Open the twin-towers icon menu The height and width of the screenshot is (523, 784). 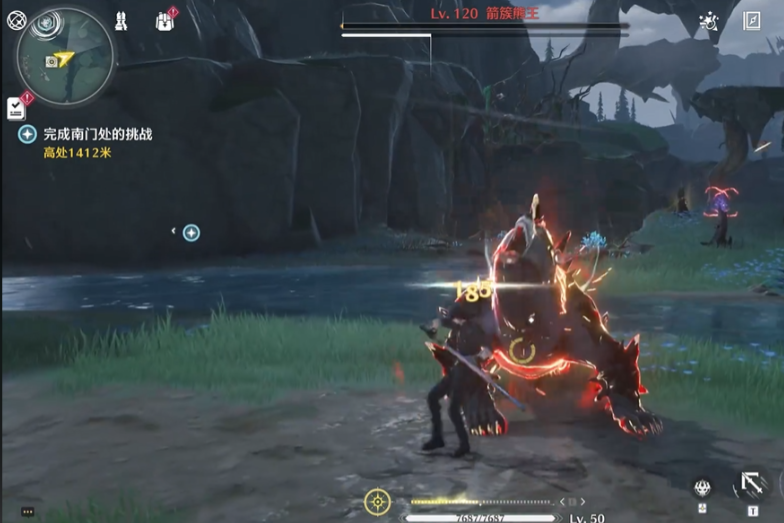(121, 21)
